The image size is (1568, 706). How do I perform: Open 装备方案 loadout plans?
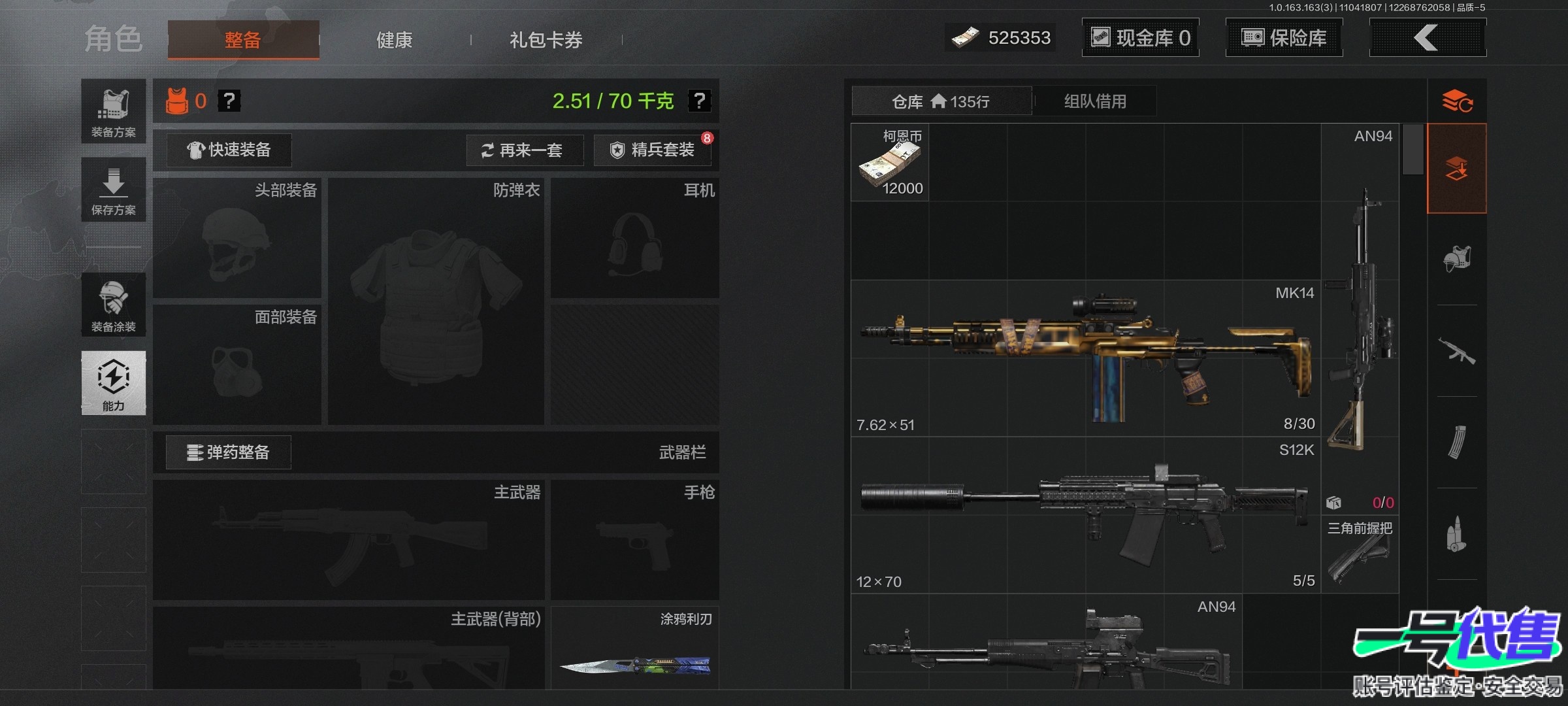114,111
